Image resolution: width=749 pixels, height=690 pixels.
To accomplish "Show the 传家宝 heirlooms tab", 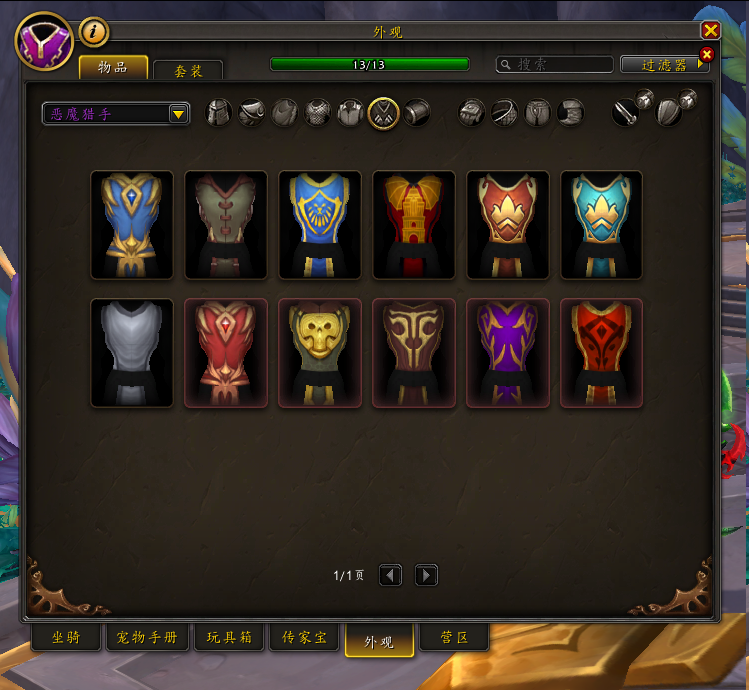I will coord(303,638).
